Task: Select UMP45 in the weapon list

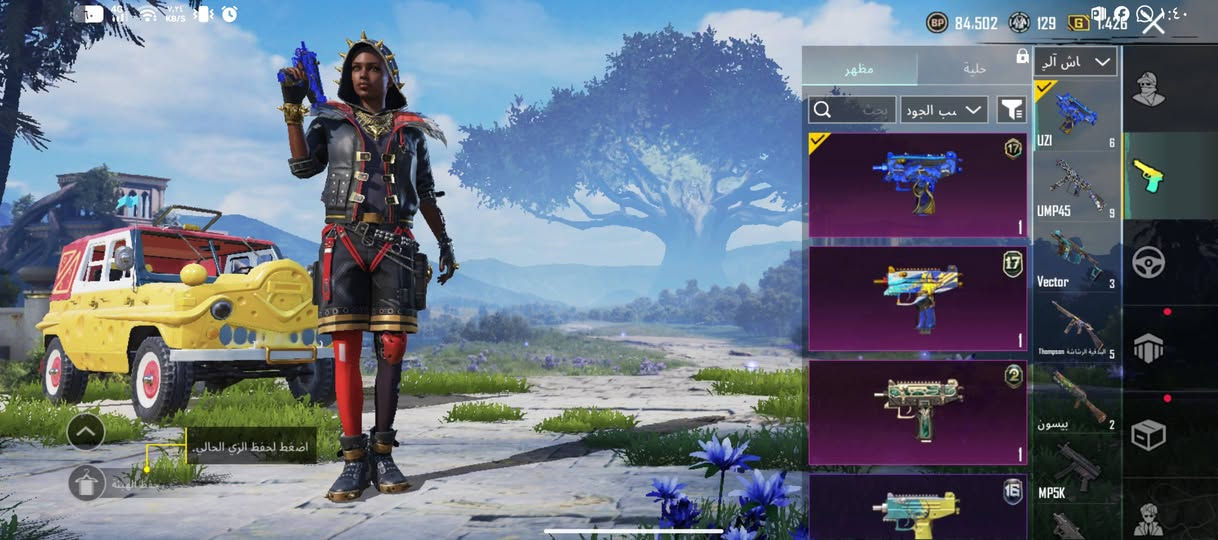Action: coord(1076,186)
